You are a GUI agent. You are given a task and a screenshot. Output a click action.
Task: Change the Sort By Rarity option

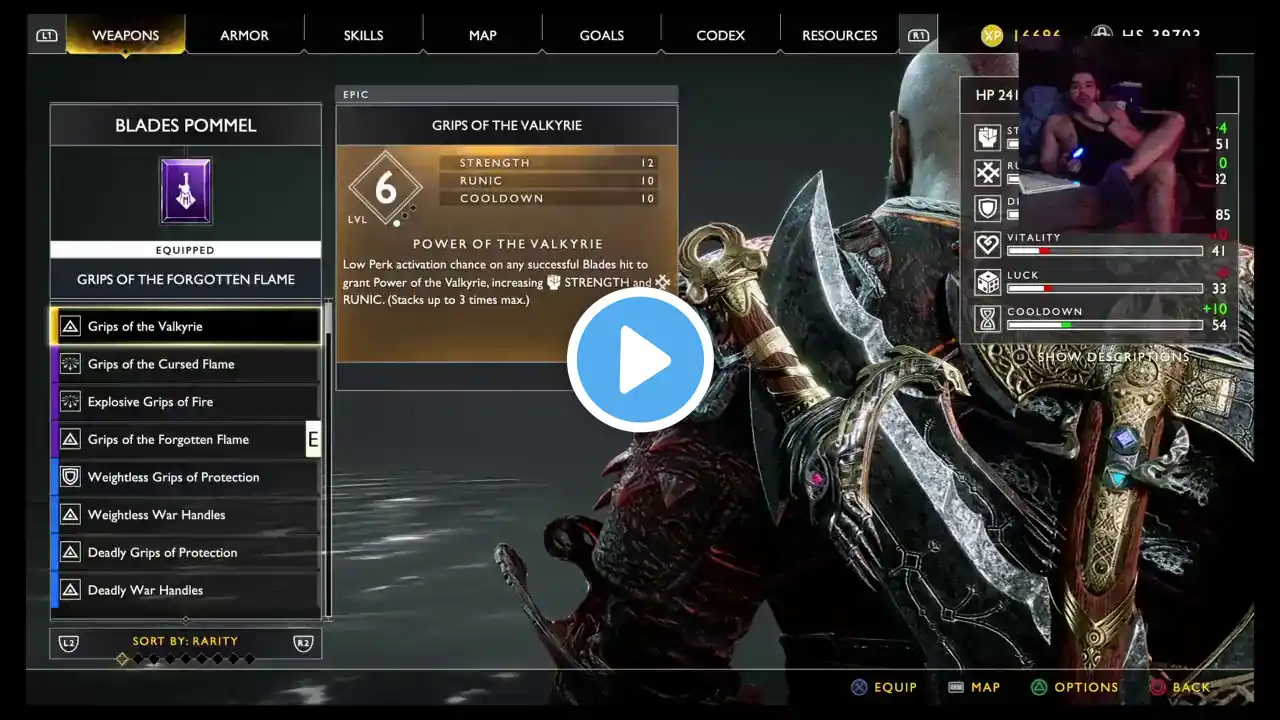point(186,642)
